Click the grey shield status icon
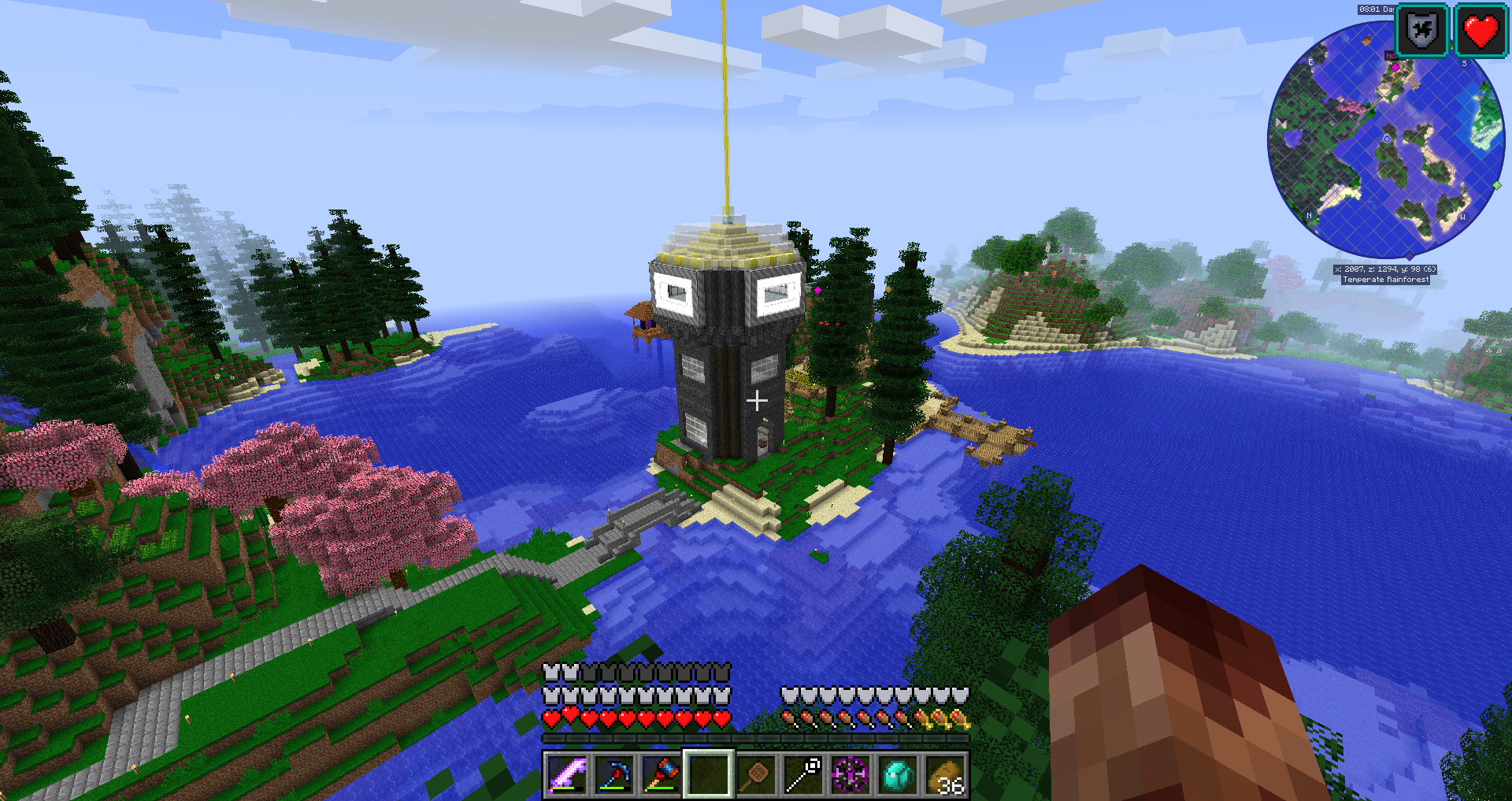This screenshot has width=1512, height=801. click(1422, 32)
